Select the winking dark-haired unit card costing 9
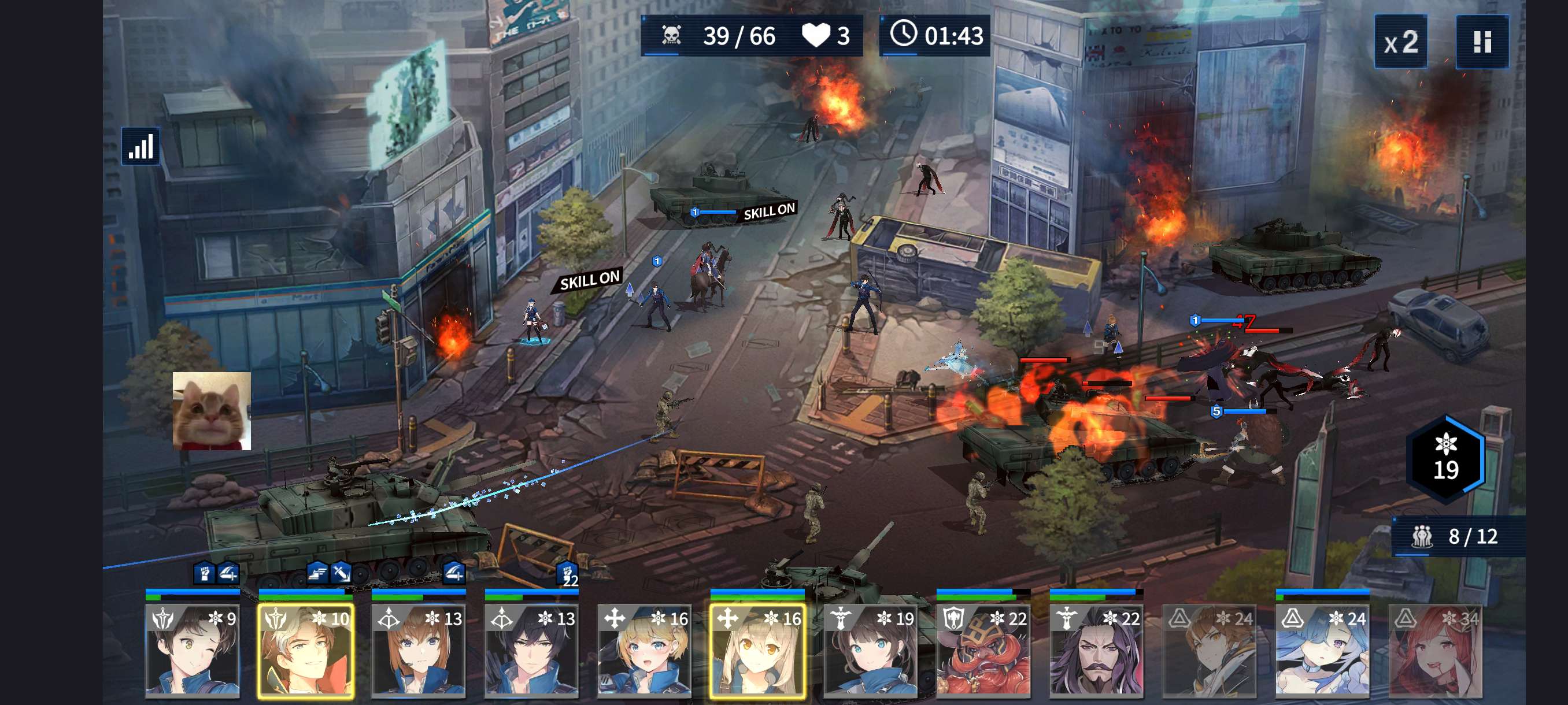1568x705 pixels. tap(193, 650)
